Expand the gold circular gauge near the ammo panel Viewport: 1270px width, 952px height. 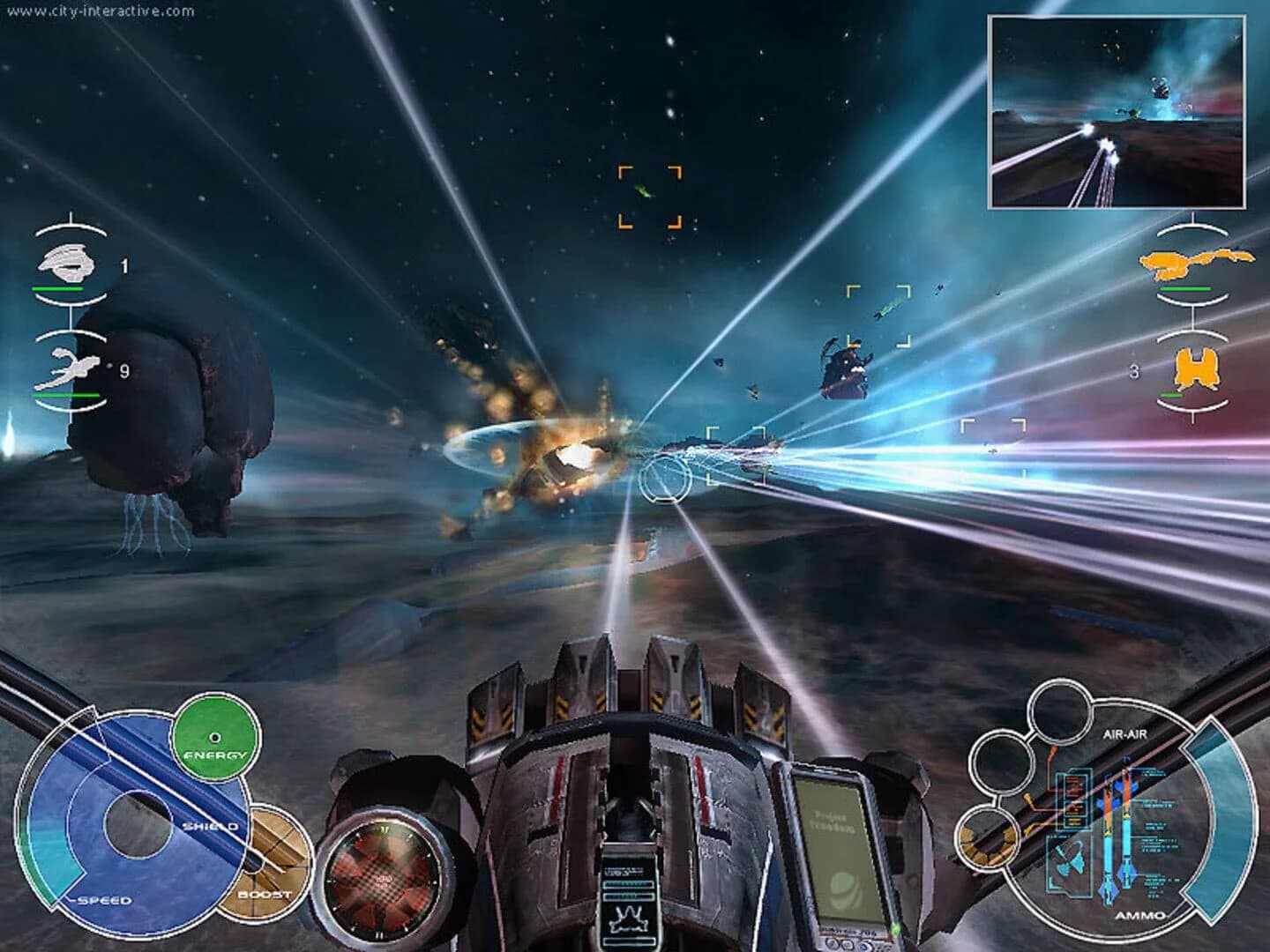point(990,839)
